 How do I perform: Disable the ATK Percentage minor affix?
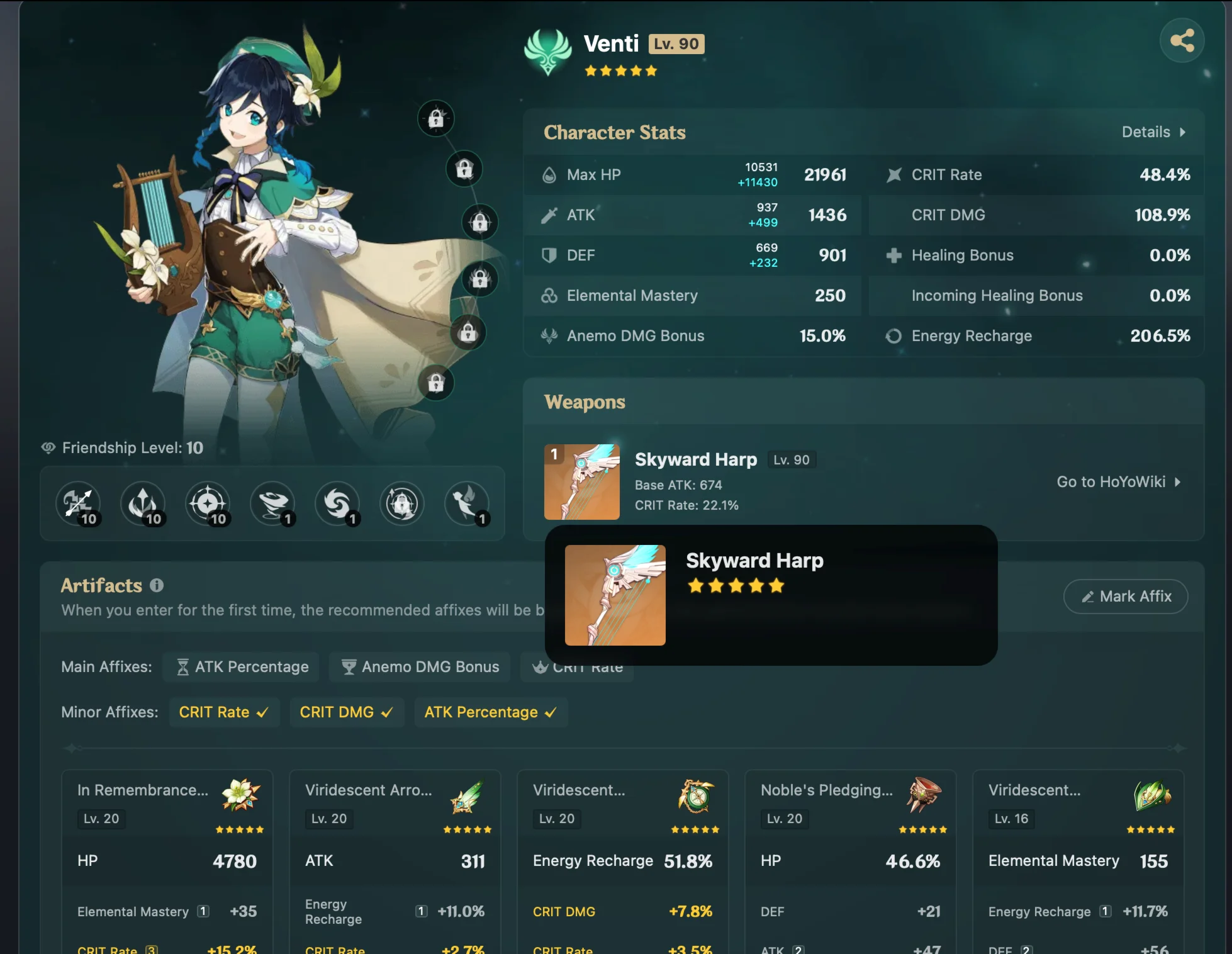491,712
